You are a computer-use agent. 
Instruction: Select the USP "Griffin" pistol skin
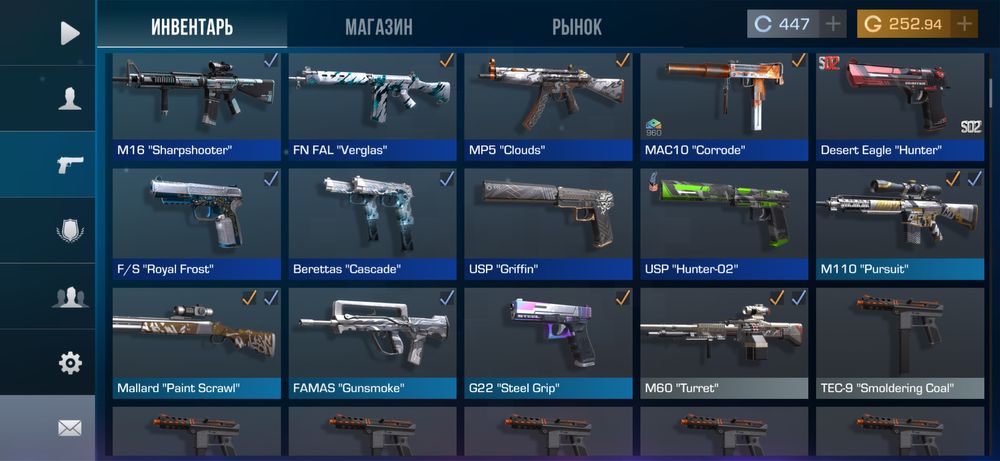pyautogui.click(x=548, y=223)
